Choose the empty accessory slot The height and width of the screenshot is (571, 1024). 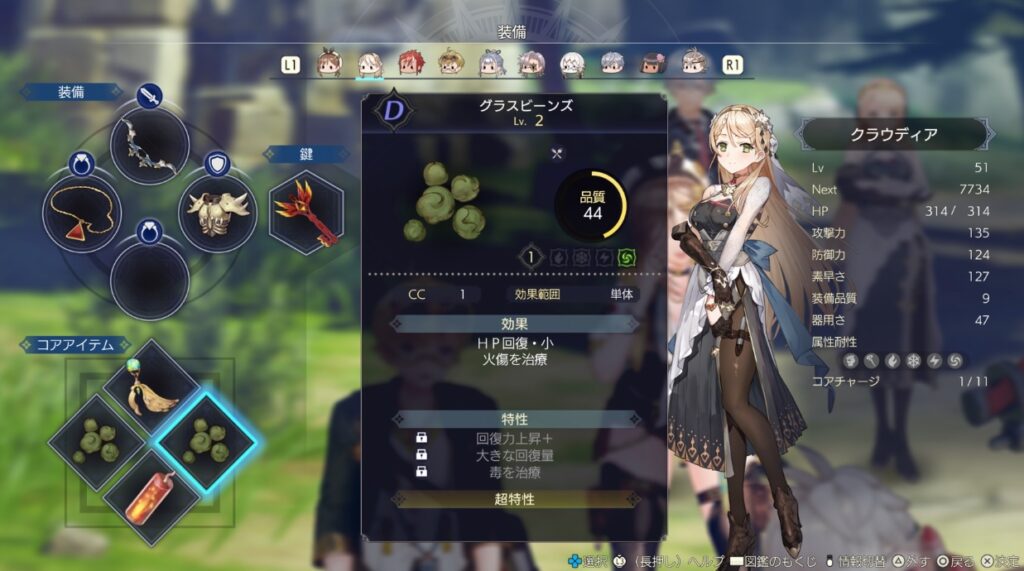pyautogui.click(x=150, y=280)
